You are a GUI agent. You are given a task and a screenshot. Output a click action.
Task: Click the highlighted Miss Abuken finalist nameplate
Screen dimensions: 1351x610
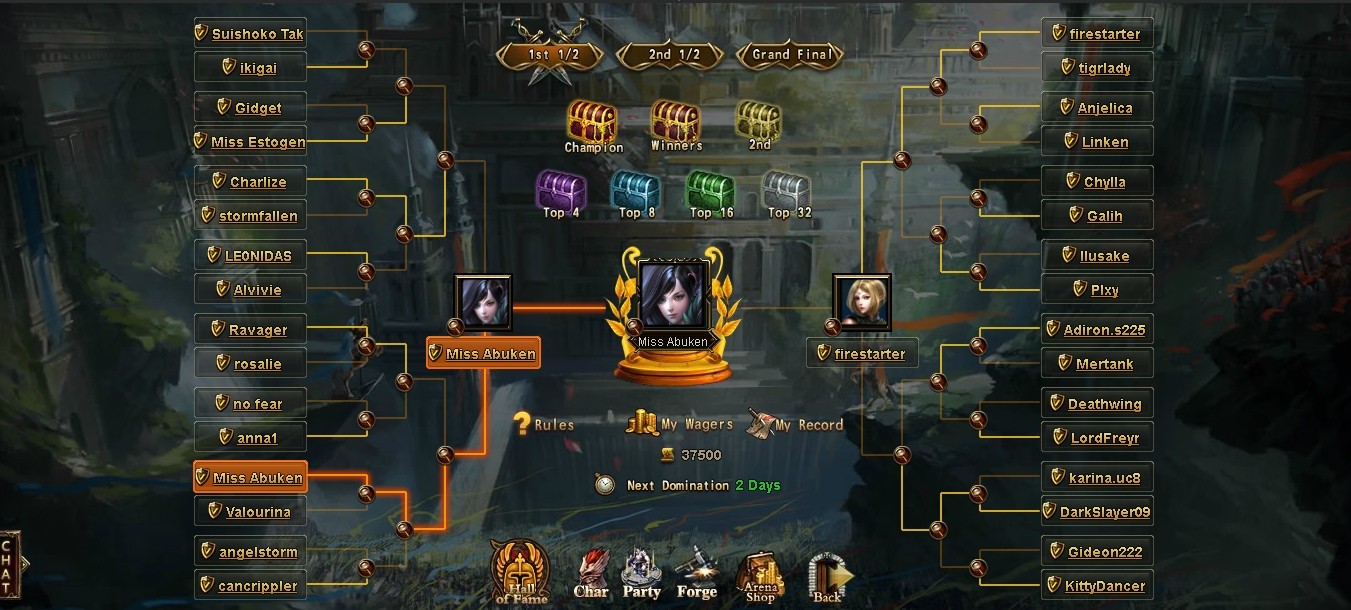pyautogui.click(x=483, y=354)
